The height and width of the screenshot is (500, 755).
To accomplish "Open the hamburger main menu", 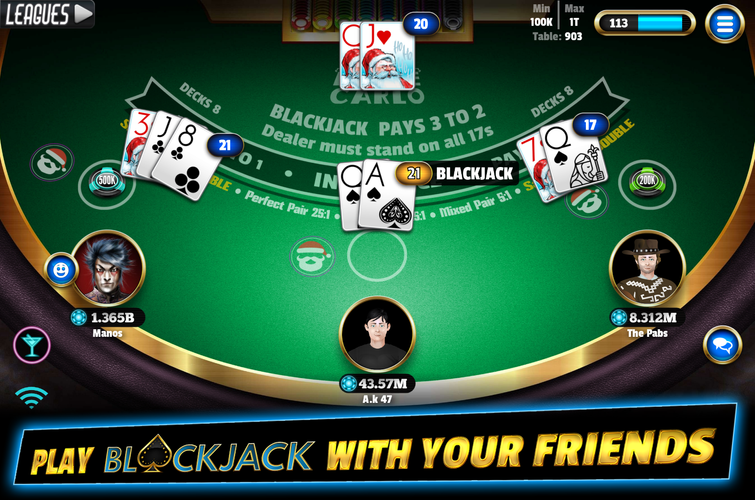I will click(x=723, y=23).
